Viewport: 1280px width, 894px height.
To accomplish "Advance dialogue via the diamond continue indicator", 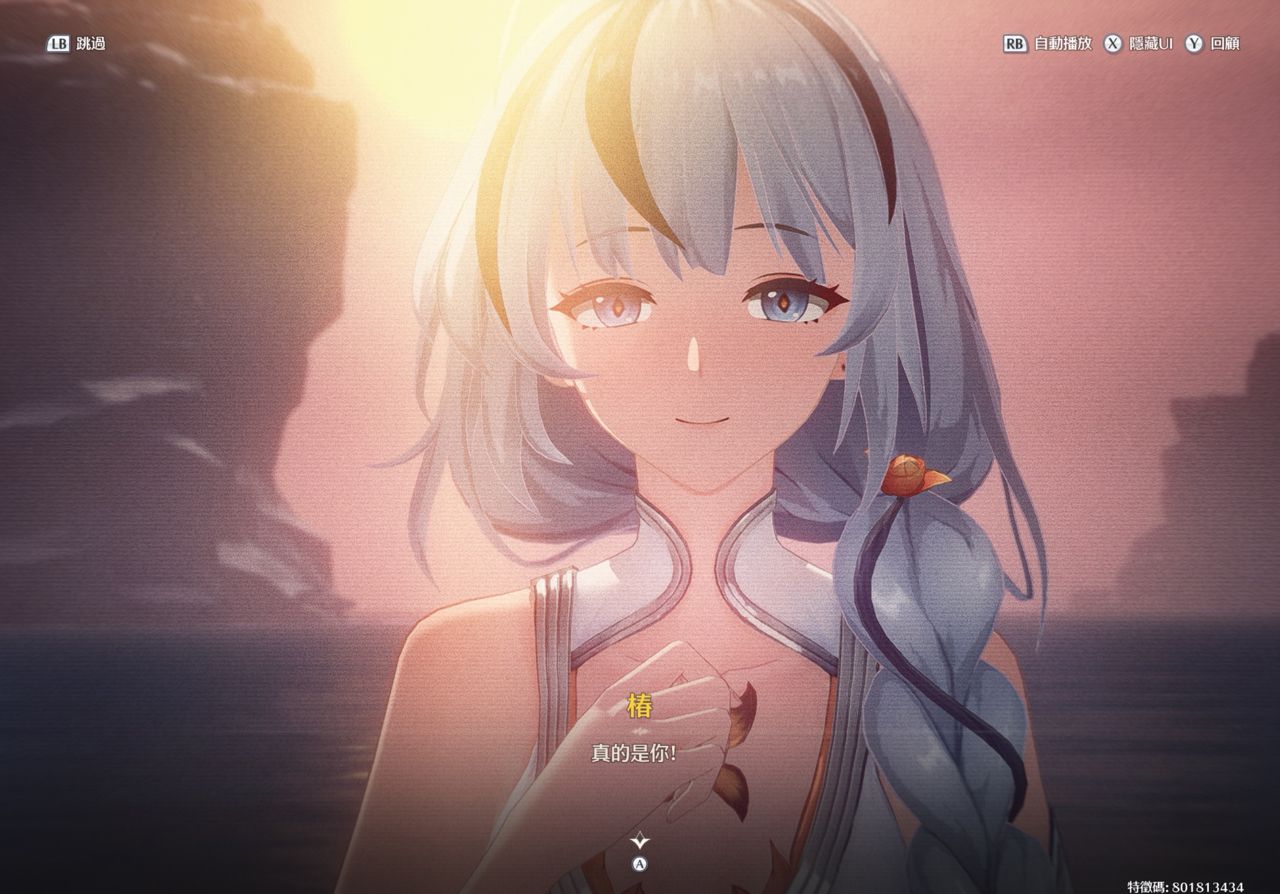I will [x=640, y=841].
